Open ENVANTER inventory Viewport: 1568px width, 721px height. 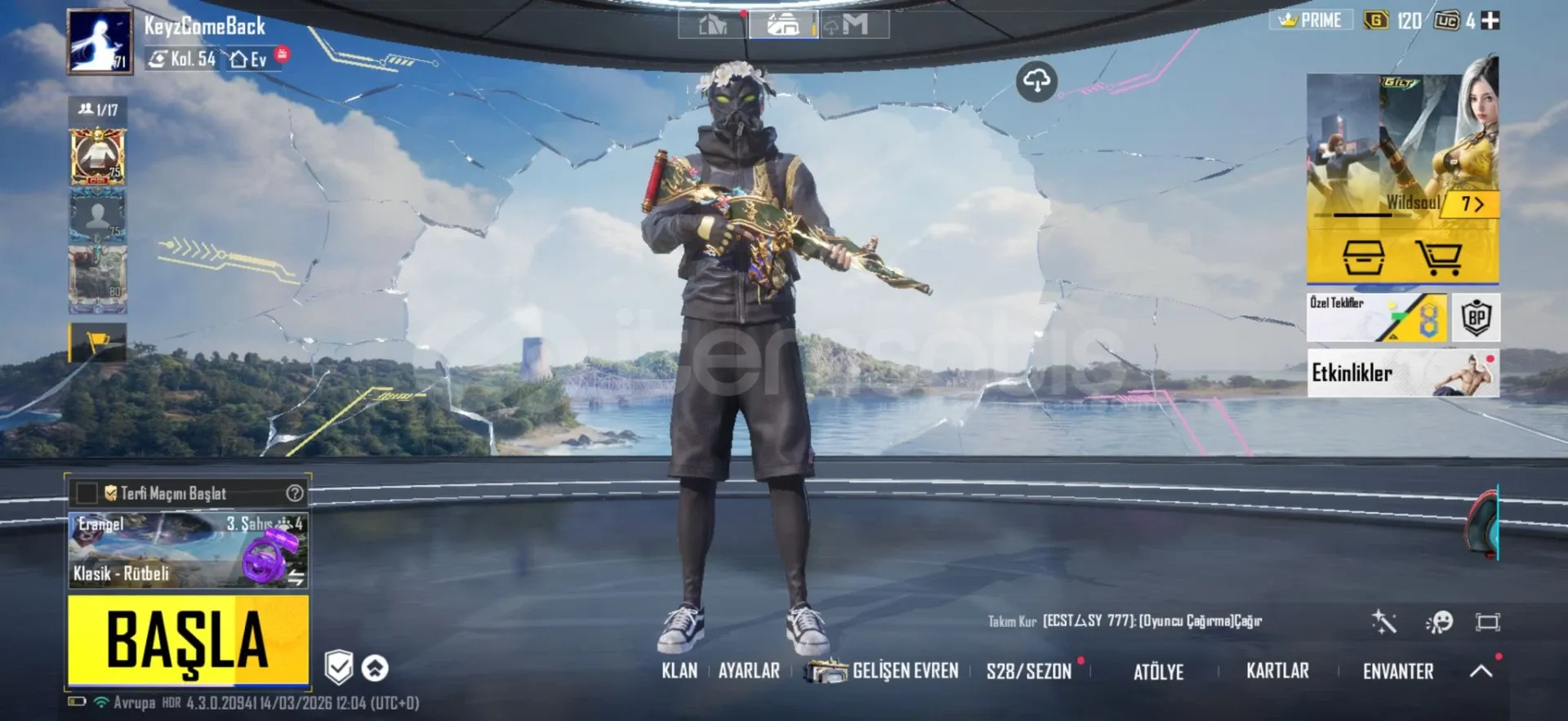pyautogui.click(x=1397, y=671)
